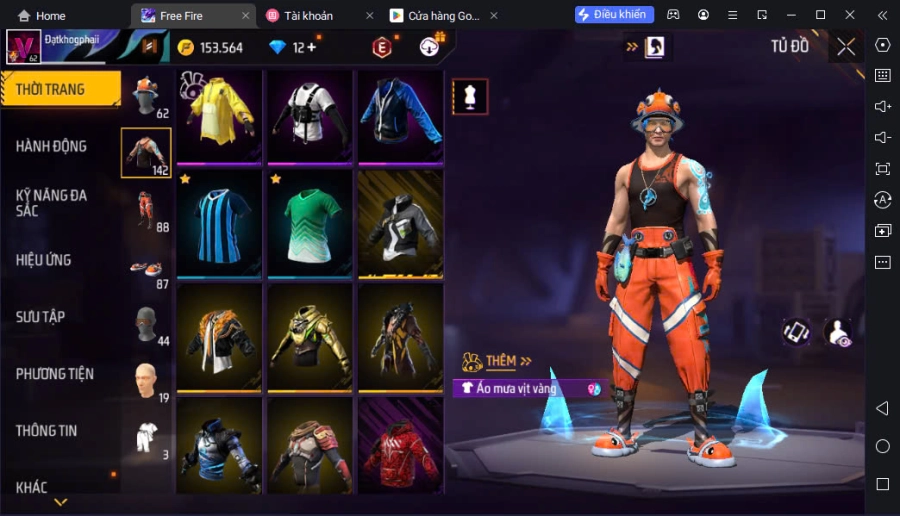This screenshot has height=516, width=900.
Task: Switch to the Sưu Tập category
Action: coord(41,317)
